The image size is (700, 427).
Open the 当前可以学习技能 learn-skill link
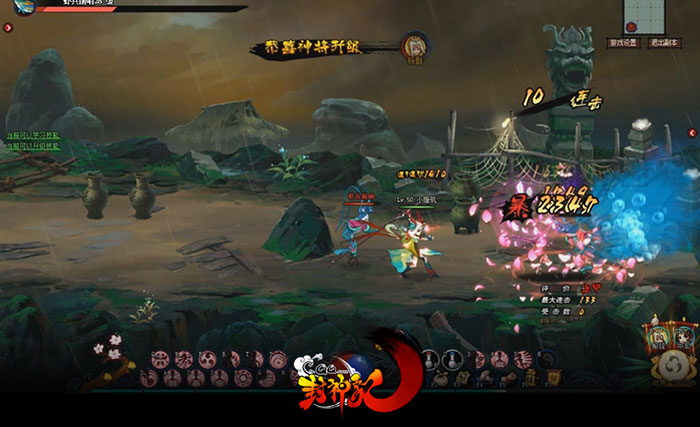tap(33, 135)
